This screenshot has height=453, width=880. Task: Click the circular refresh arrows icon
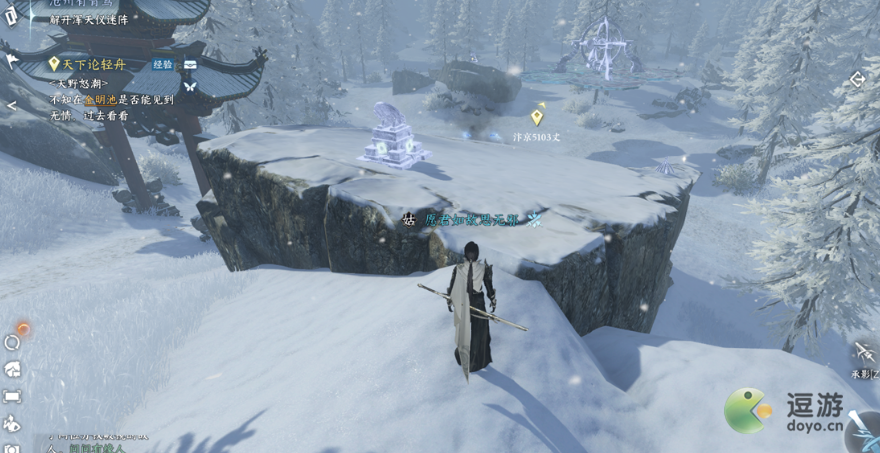(12, 342)
